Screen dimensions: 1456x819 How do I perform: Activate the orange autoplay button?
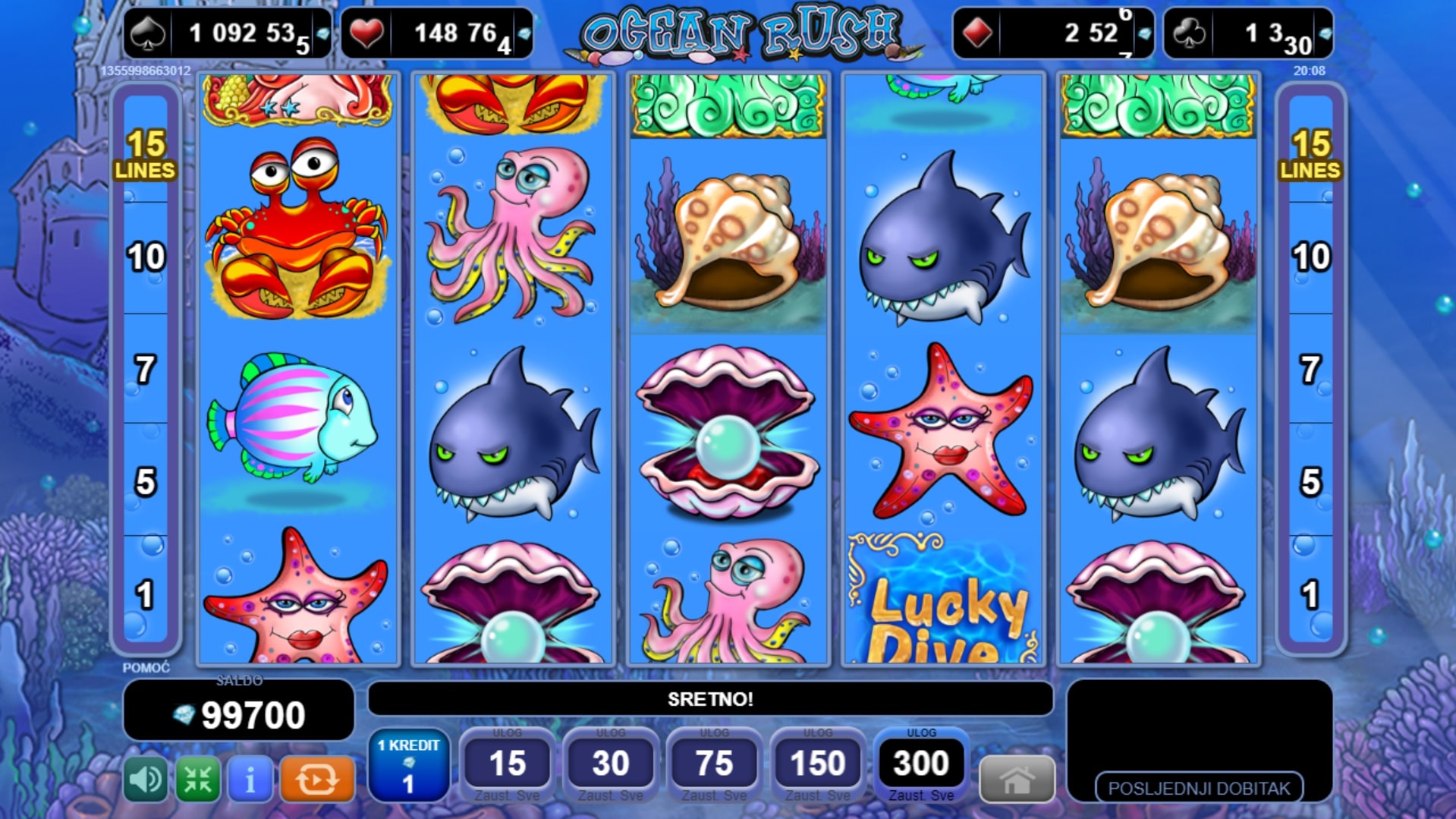click(317, 779)
